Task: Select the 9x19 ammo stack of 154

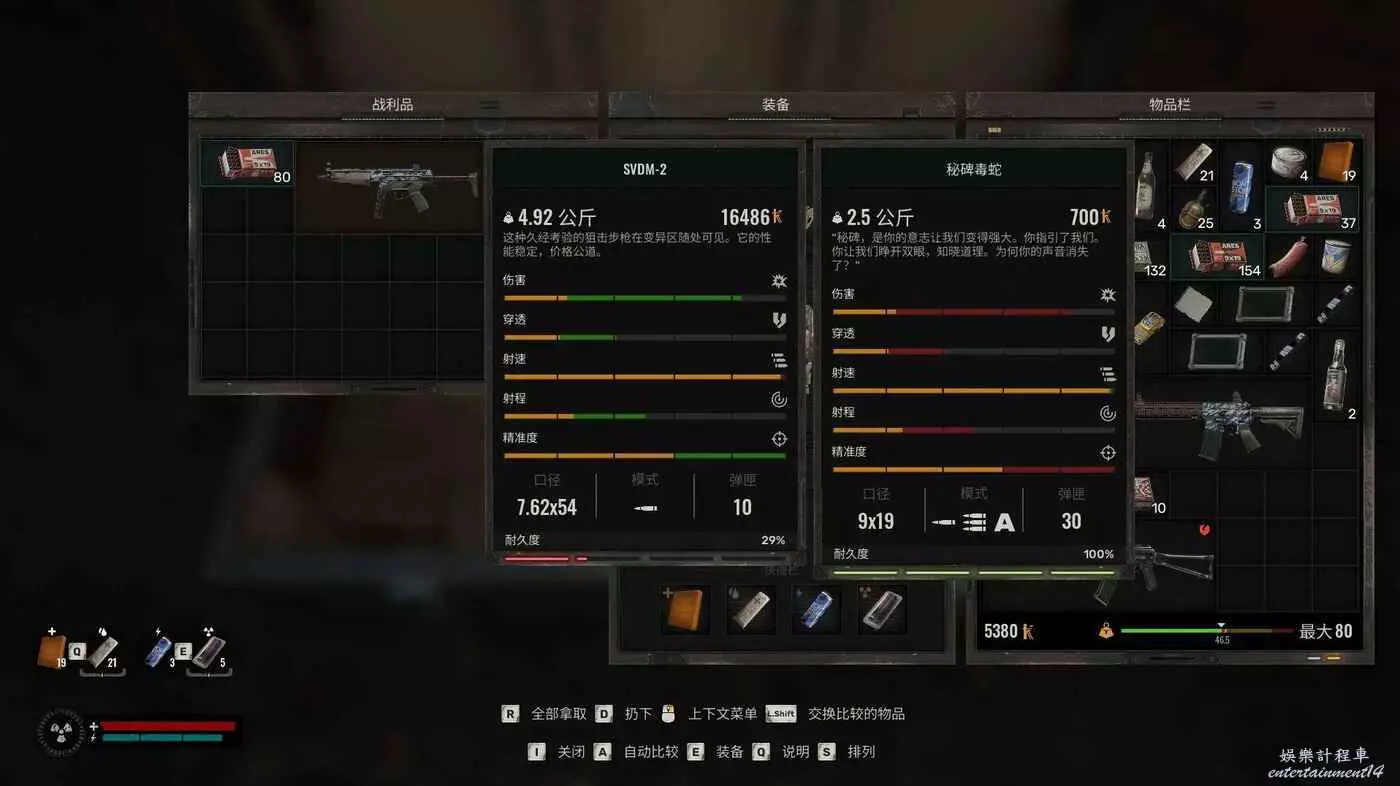Action: pyautogui.click(x=1217, y=257)
